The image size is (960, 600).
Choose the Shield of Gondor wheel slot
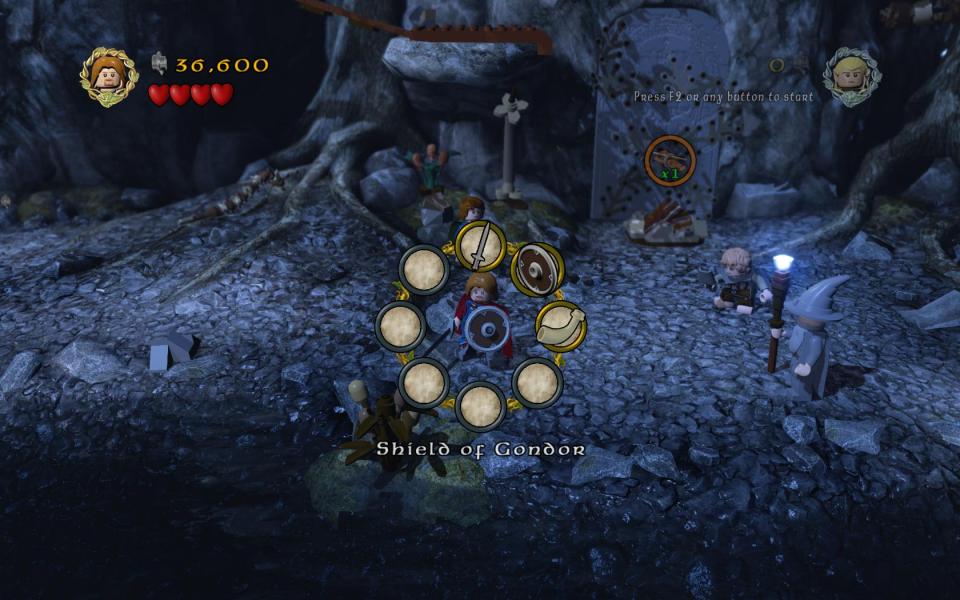(537, 270)
